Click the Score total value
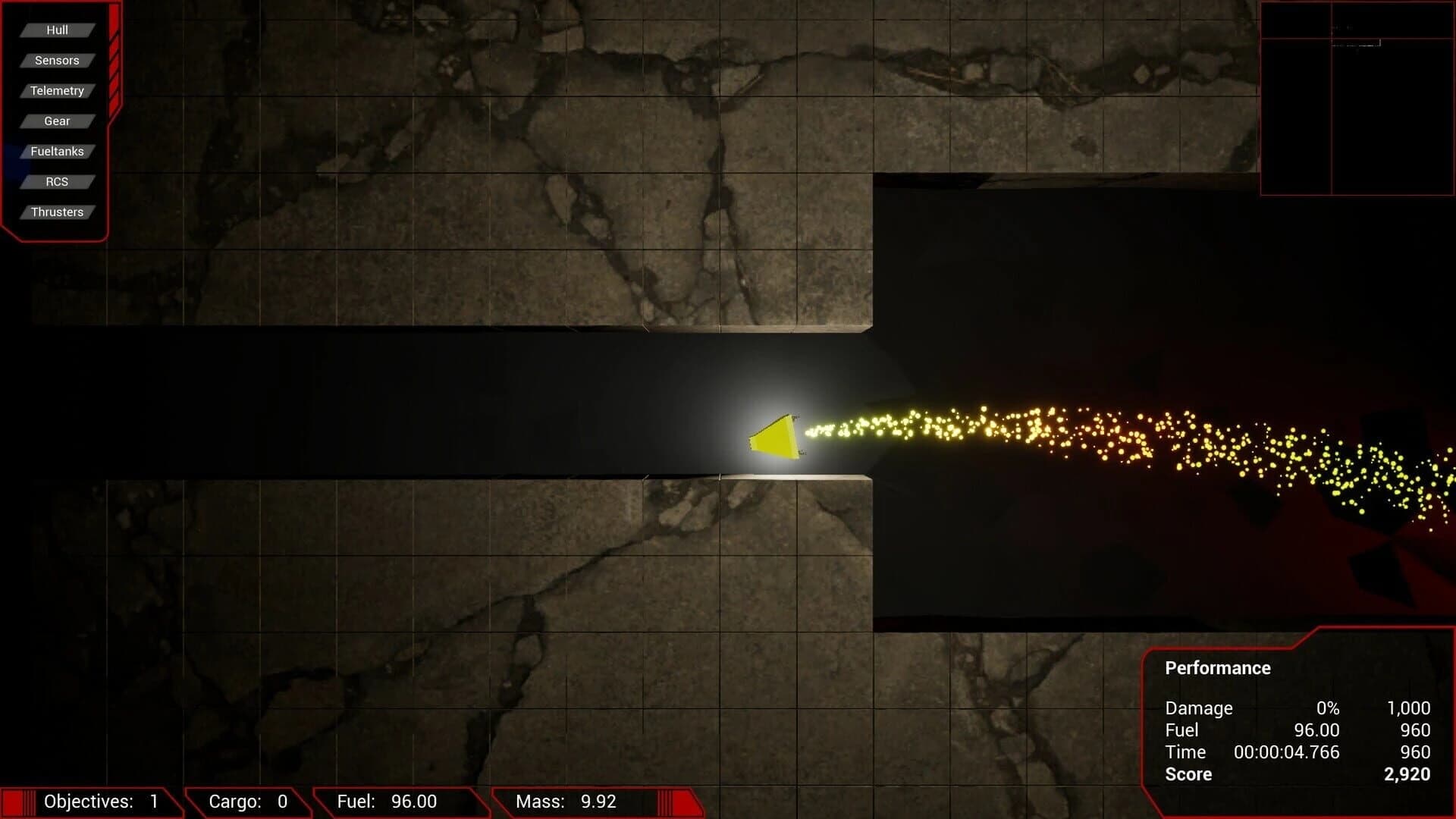The height and width of the screenshot is (819, 1456). tap(1407, 774)
